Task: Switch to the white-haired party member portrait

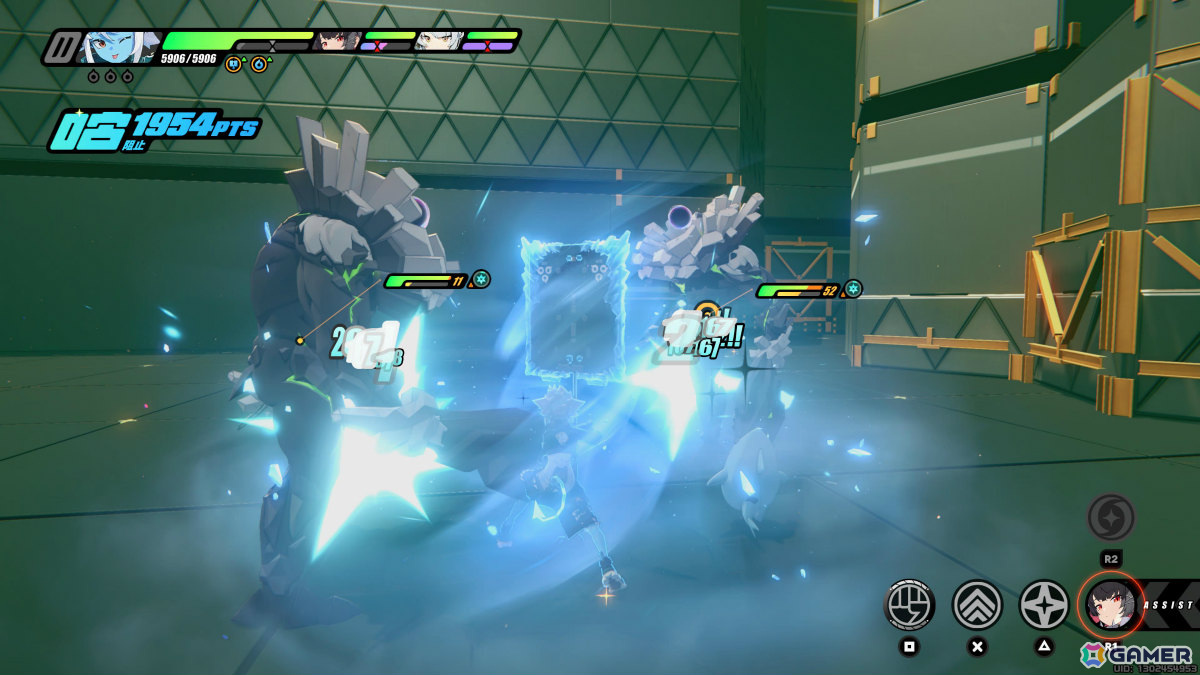Action: [438, 41]
